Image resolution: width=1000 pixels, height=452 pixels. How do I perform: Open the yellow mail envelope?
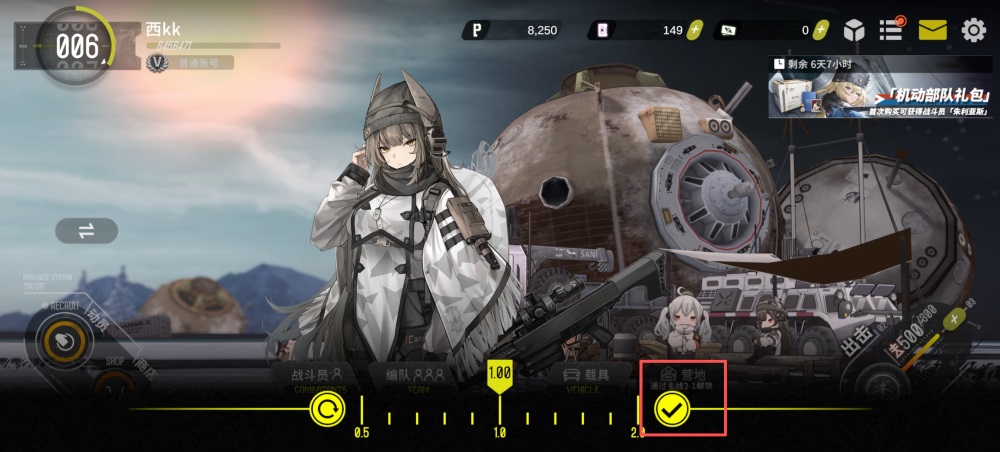pyautogui.click(x=932, y=30)
